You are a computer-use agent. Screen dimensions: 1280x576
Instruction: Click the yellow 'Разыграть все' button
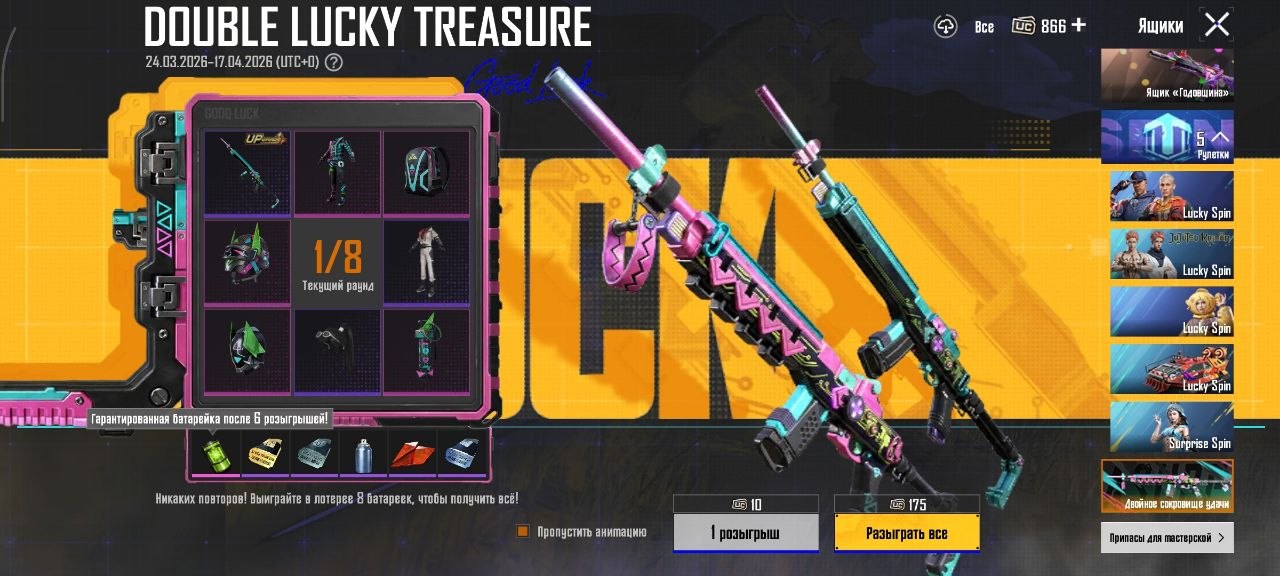point(906,533)
